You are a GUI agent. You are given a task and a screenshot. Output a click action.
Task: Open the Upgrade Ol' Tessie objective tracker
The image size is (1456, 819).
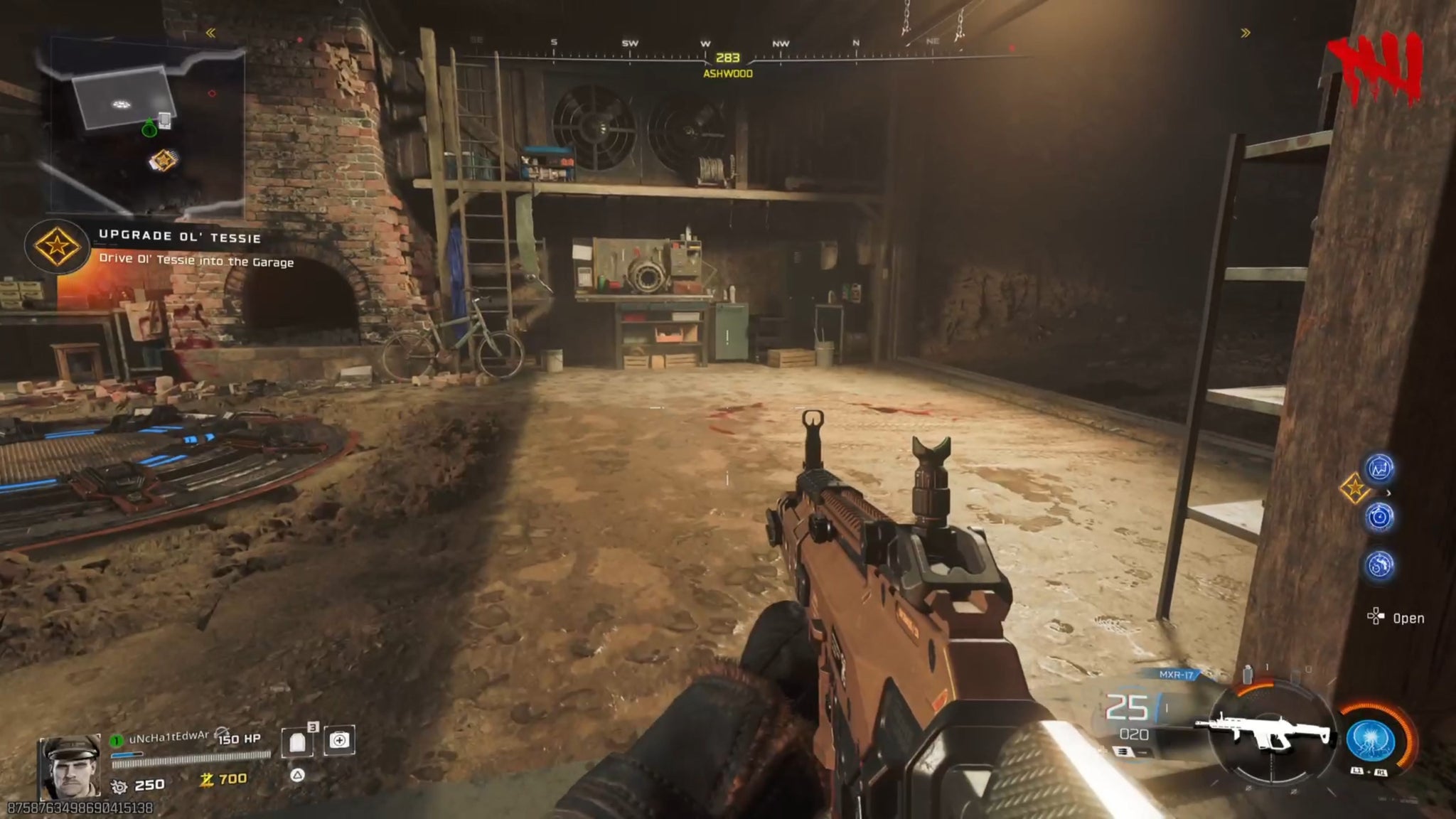tap(180, 237)
